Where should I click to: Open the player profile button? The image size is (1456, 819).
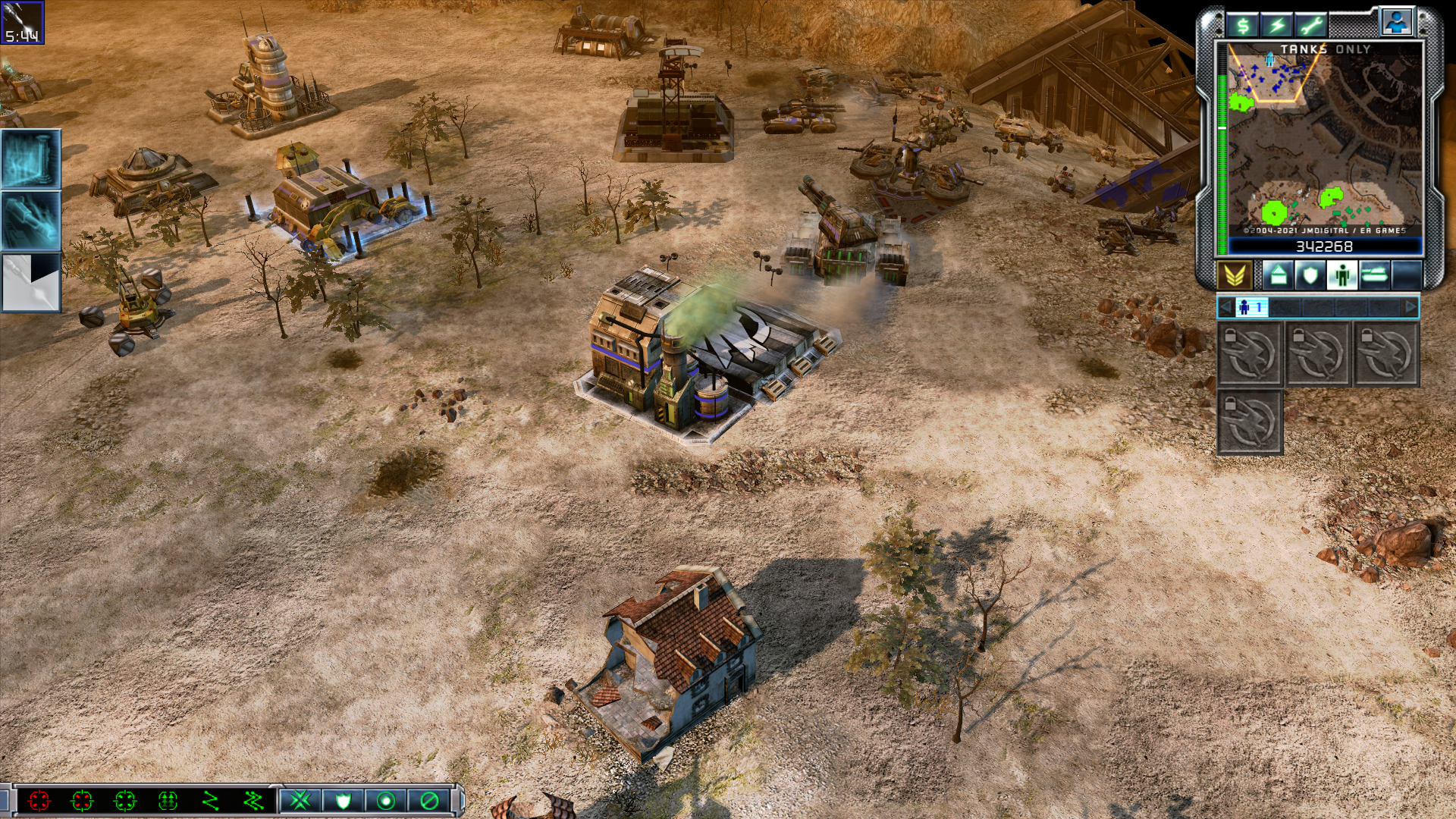(1396, 22)
